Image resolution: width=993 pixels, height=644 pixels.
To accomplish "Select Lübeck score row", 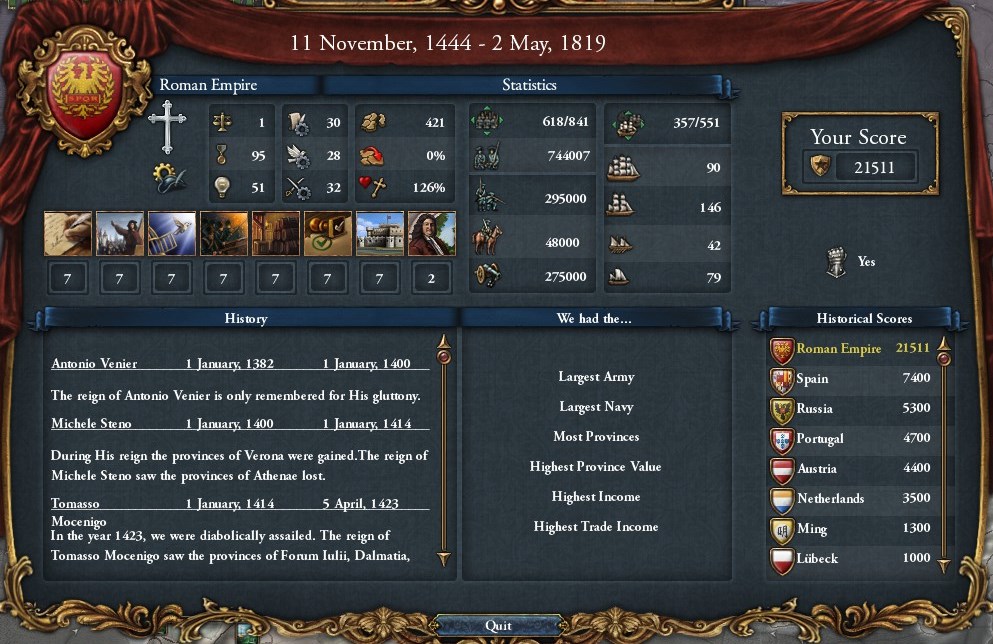I will pos(850,559).
